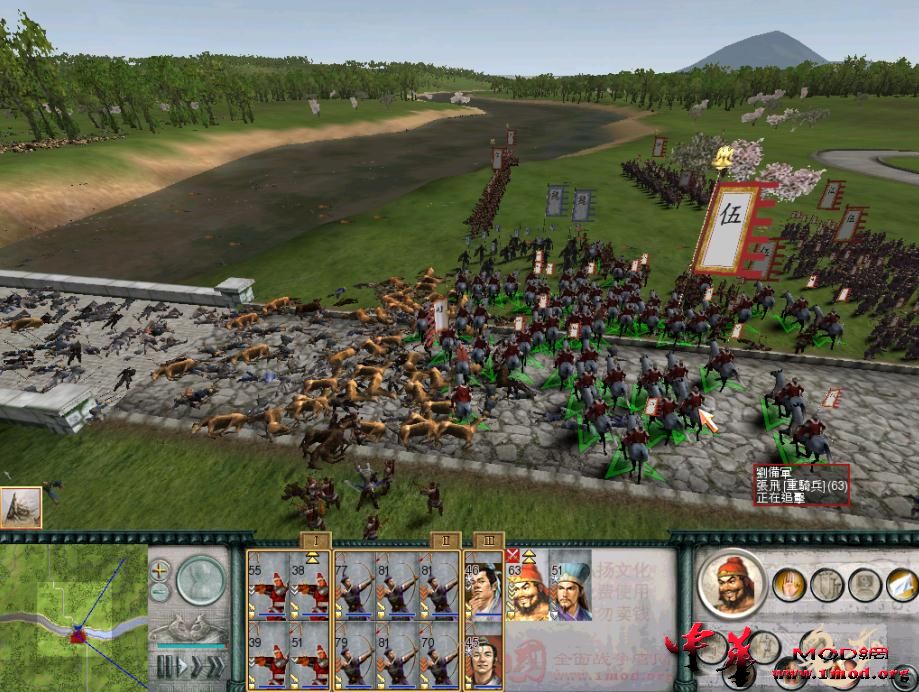
Task: Pause the battle
Action: click(164, 665)
